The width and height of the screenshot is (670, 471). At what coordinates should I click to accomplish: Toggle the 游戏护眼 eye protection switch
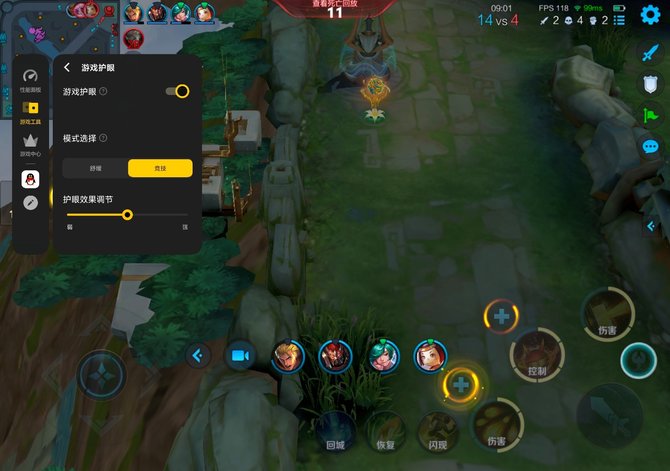(x=178, y=91)
